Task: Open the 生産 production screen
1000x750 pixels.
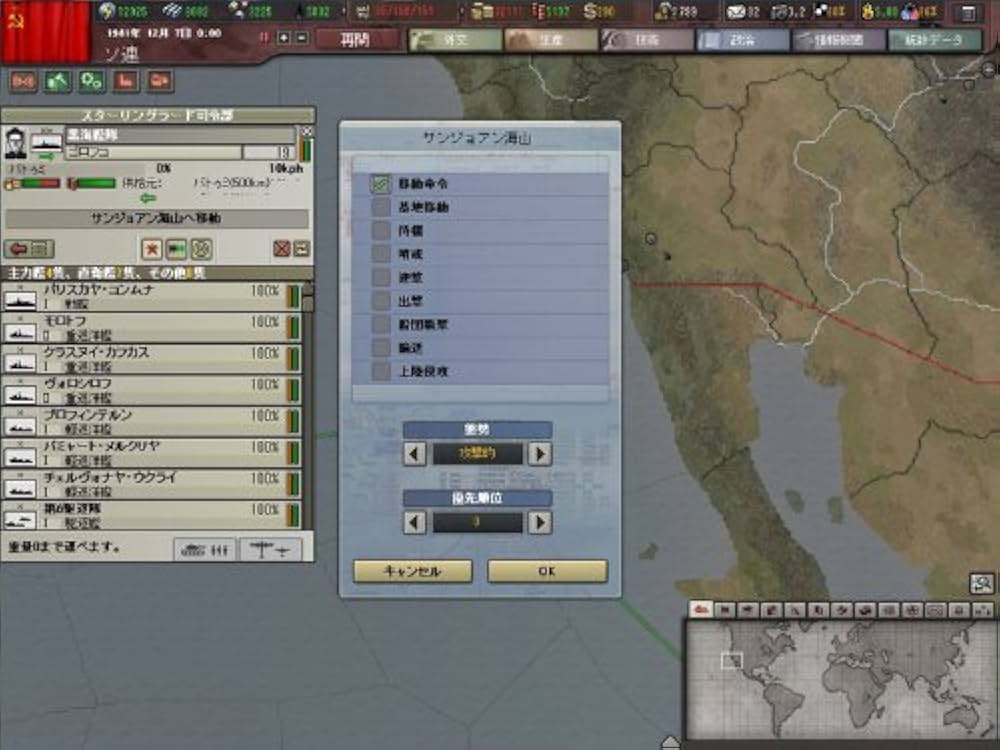Action: (x=548, y=40)
